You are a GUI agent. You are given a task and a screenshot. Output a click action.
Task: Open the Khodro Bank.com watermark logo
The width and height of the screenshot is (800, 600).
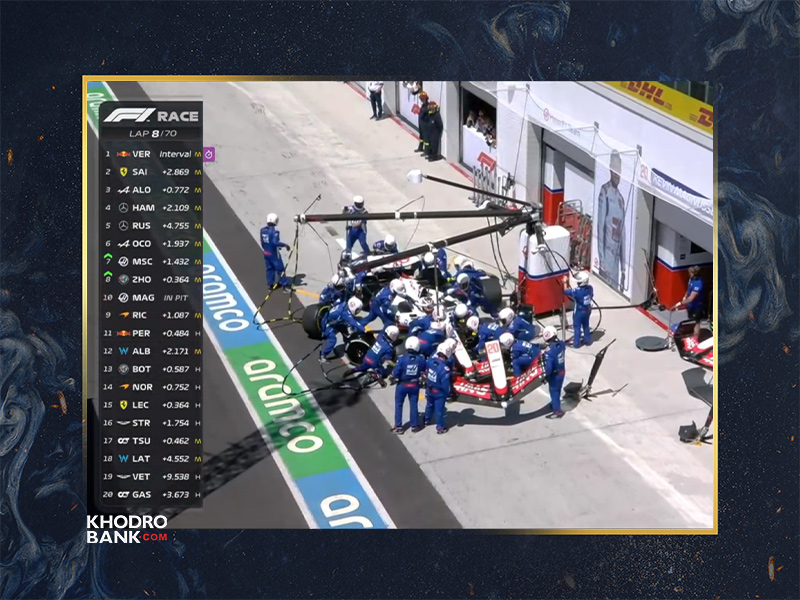126,529
